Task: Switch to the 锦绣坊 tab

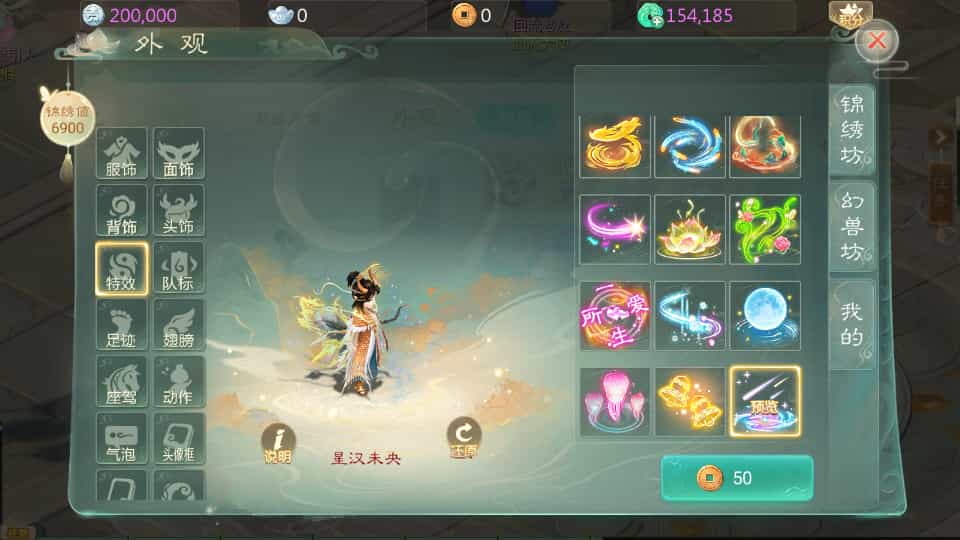Action: click(x=851, y=130)
